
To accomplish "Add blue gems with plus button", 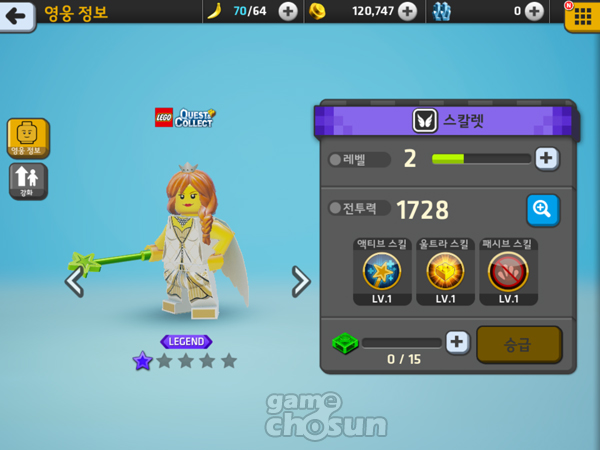I will coord(535,12).
